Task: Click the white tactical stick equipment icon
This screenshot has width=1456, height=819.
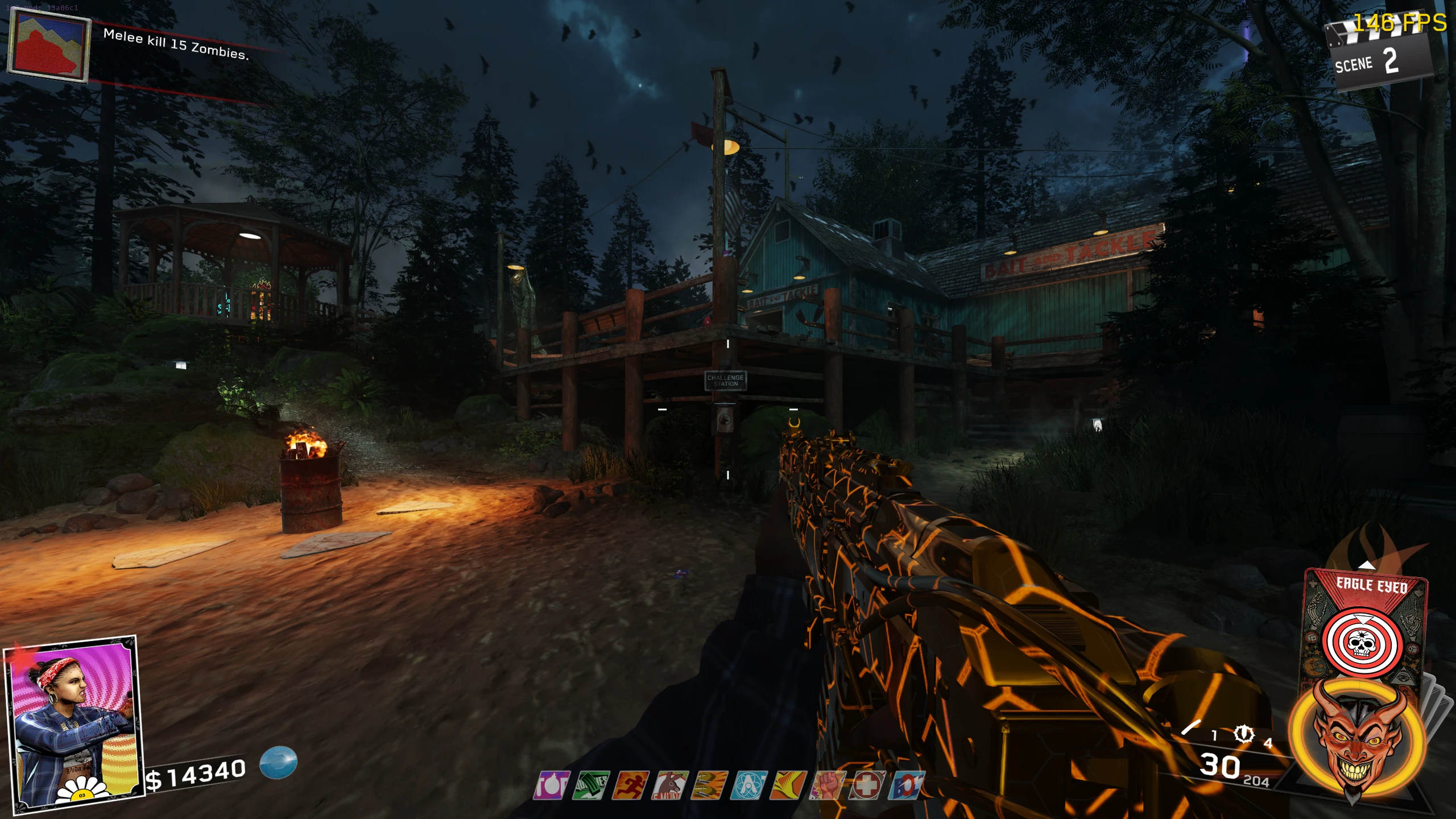Action: [1192, 727]
